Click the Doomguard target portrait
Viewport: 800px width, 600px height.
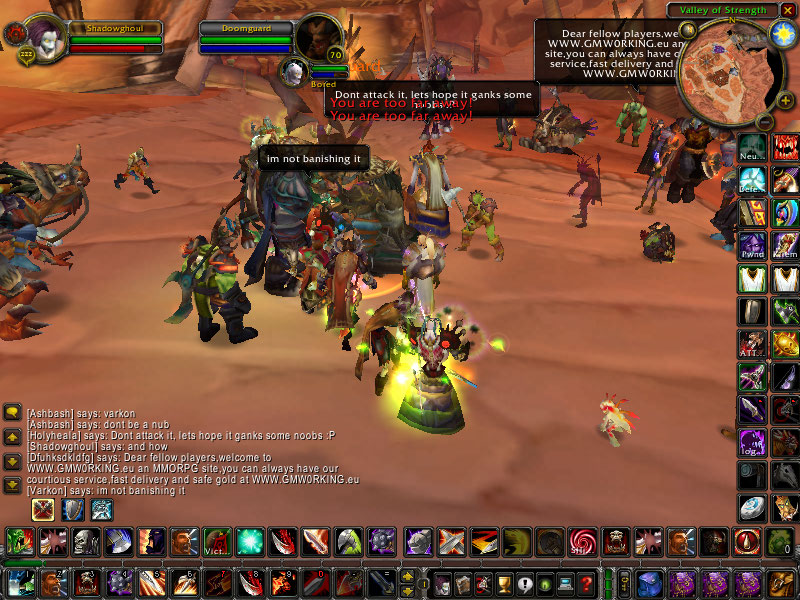(x=319, y=37)
